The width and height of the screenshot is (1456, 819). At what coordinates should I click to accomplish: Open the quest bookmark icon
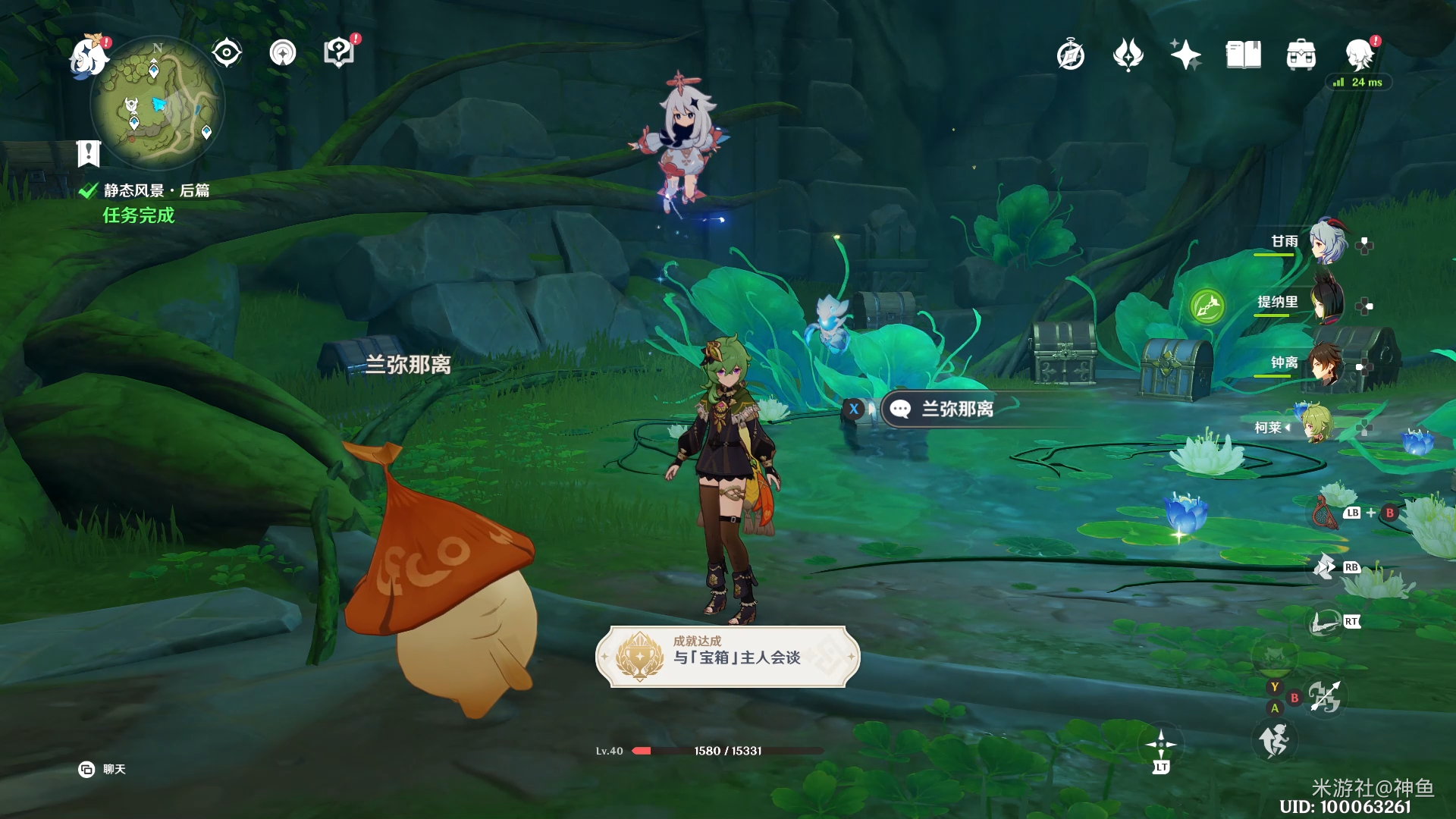[89, 153]
